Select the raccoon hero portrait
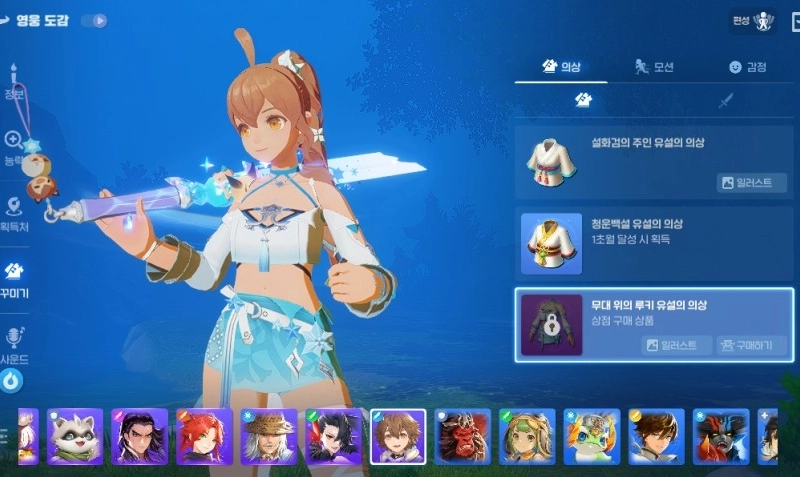The image size is (800, 477). coord(75,436)
